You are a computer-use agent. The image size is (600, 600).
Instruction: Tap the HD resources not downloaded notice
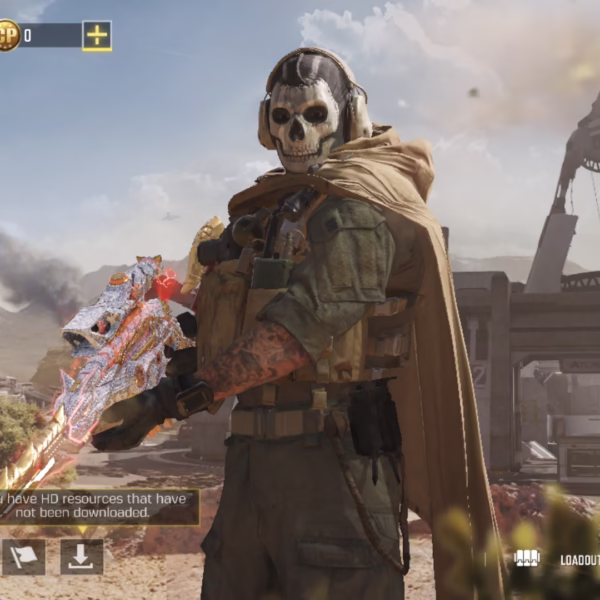pyautogui.click(x=95, y=506)
